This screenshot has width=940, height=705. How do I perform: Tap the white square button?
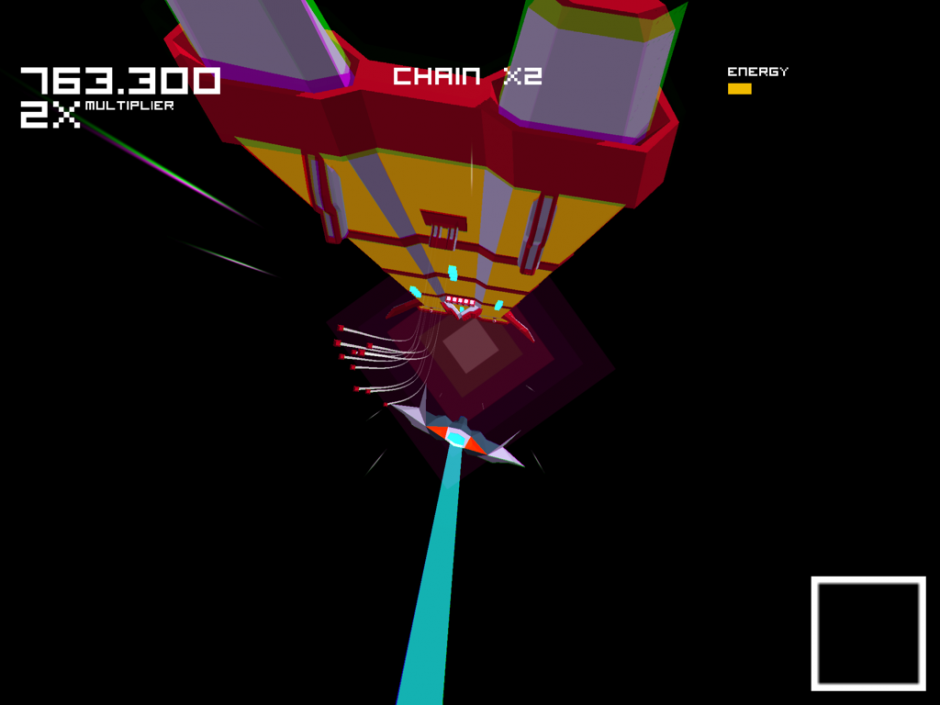[x=868, y=633]
